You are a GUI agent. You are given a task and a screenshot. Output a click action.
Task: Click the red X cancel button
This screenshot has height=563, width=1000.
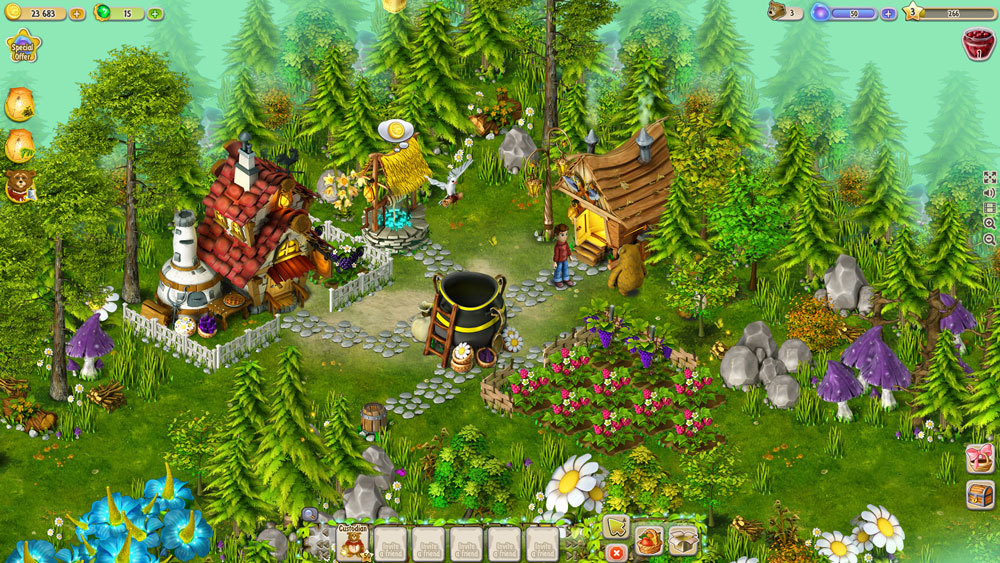(x=616, y=552)
